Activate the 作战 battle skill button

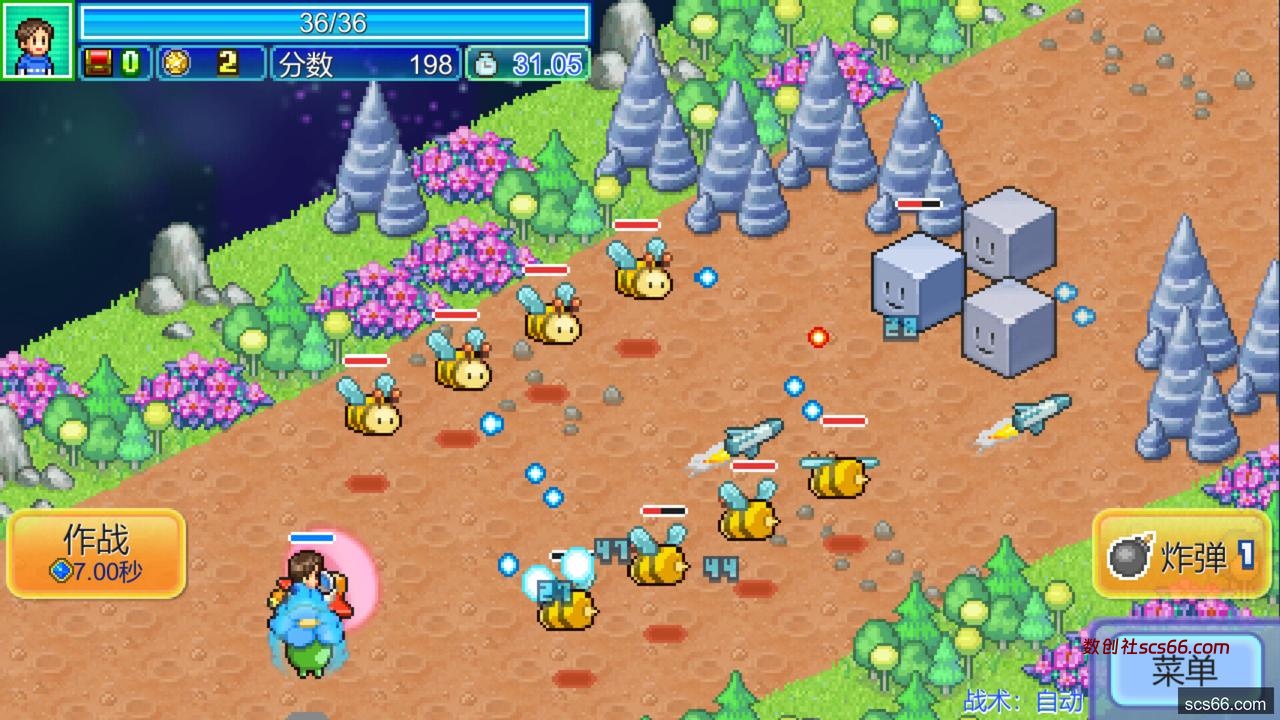[96, 554]
